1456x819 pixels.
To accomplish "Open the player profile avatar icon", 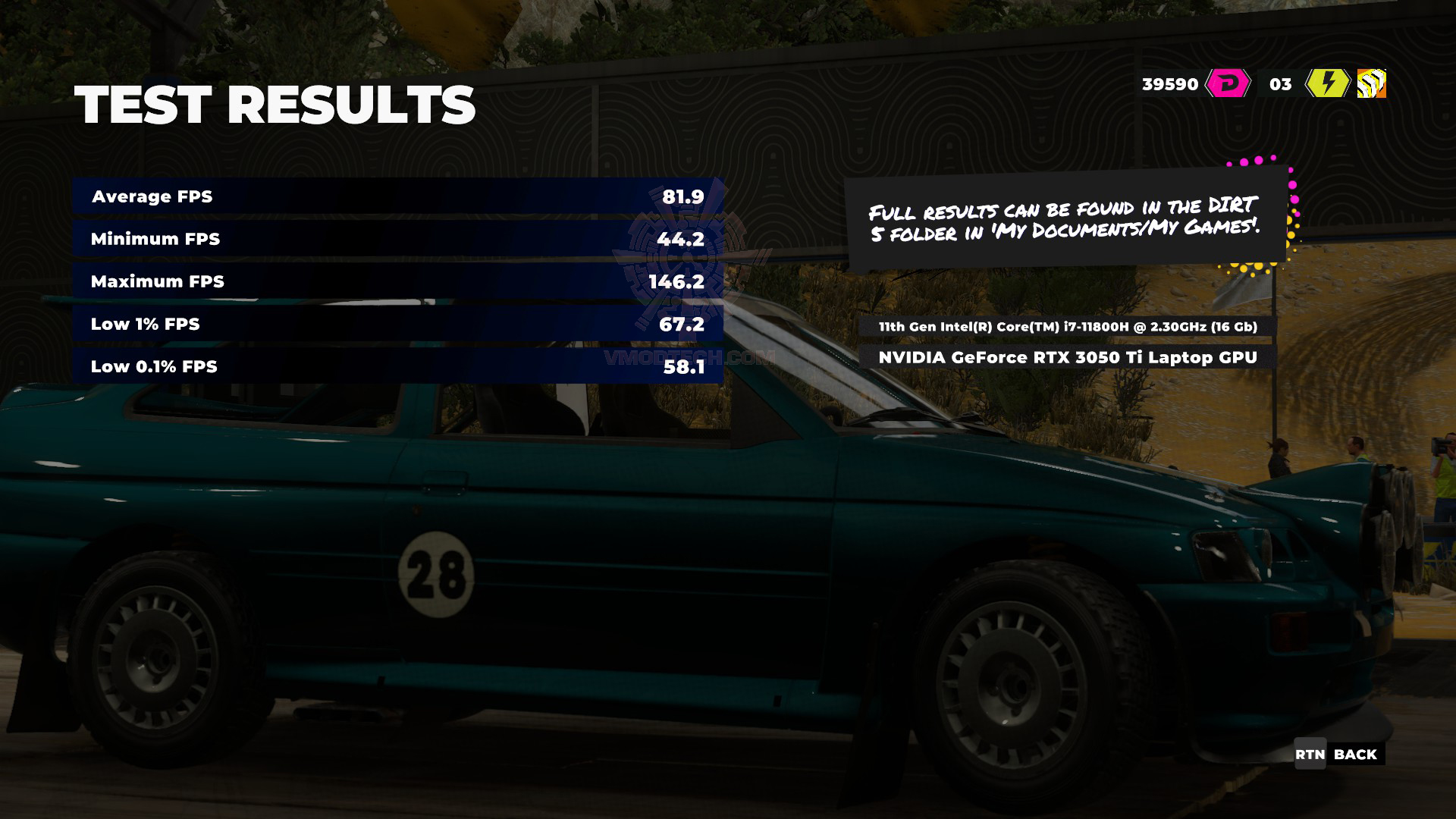I will (1371, 83).
